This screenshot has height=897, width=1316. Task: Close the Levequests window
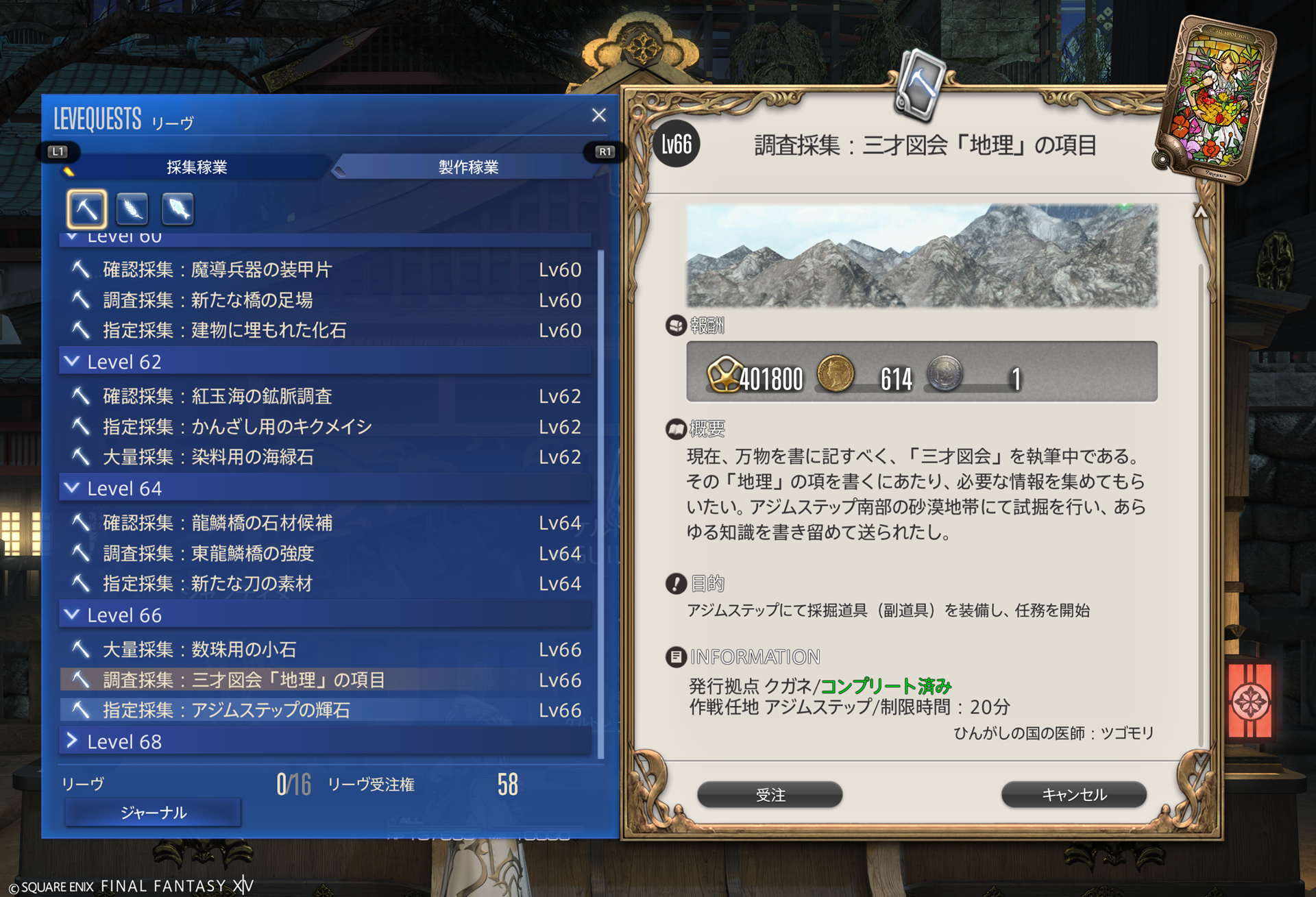(x=598, y=115)
